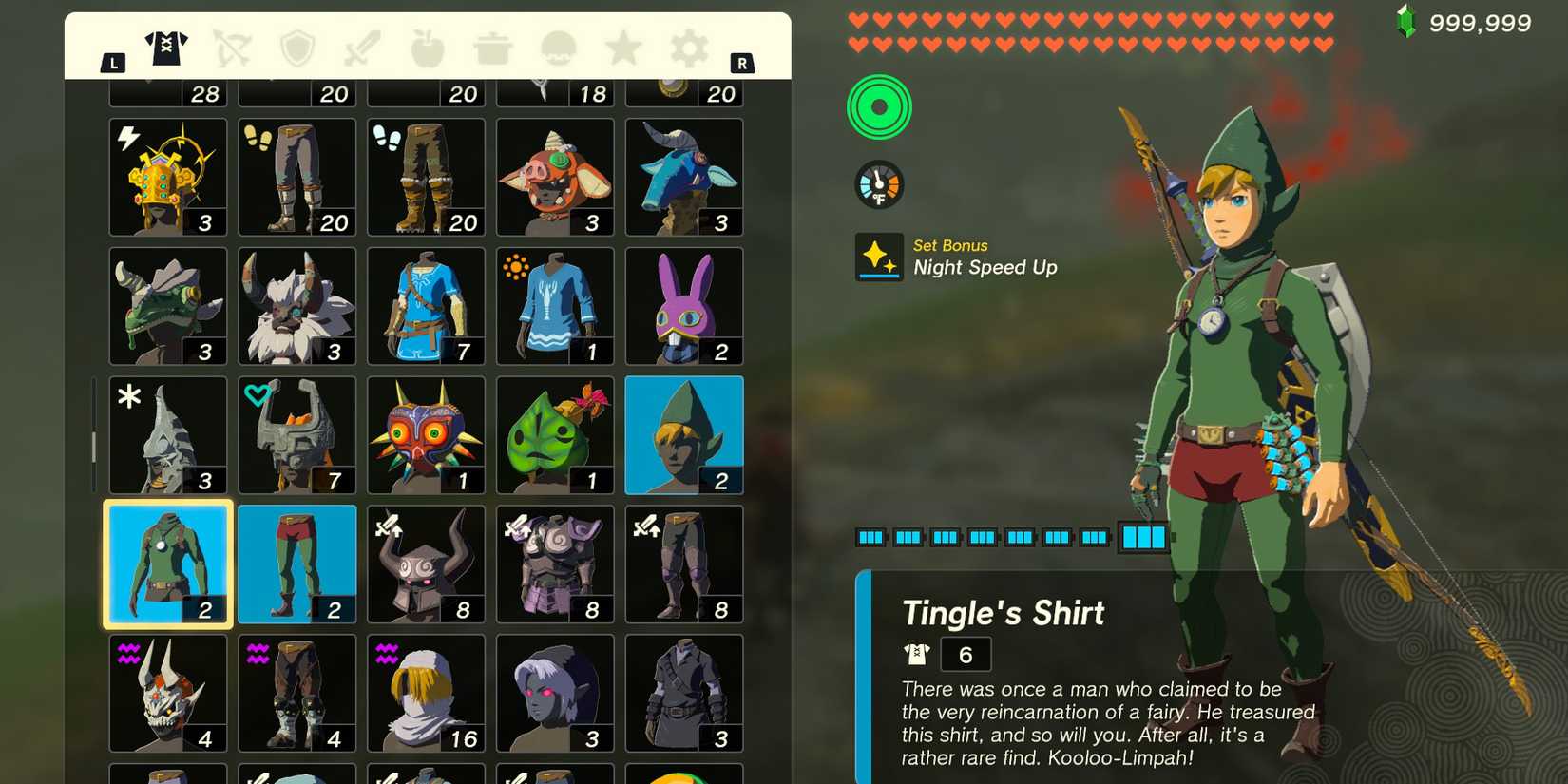Select the weapons sword tab
Screen dimensions: 1568x784
[x=360, y=49]
